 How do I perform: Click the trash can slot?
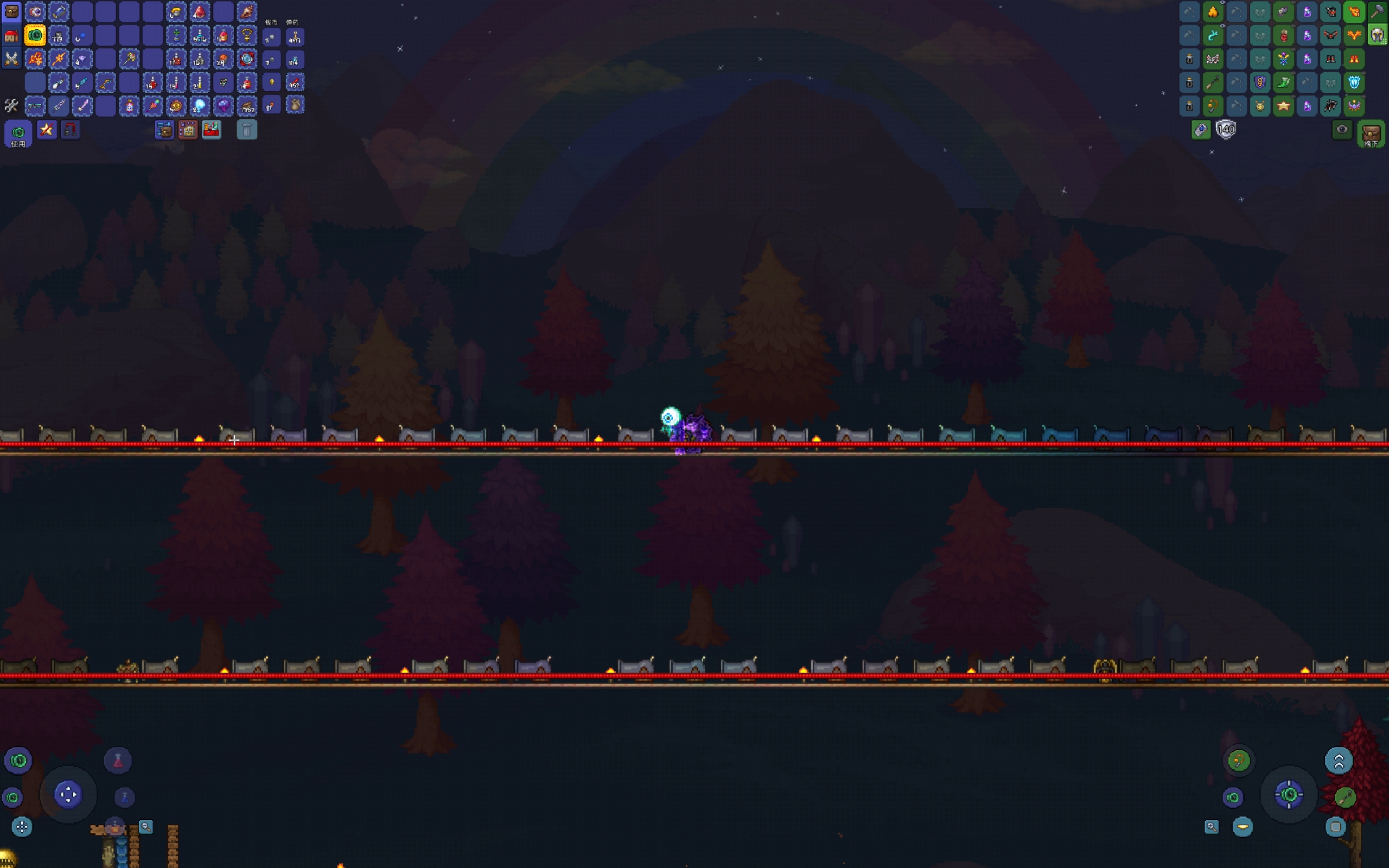[247, 130]
